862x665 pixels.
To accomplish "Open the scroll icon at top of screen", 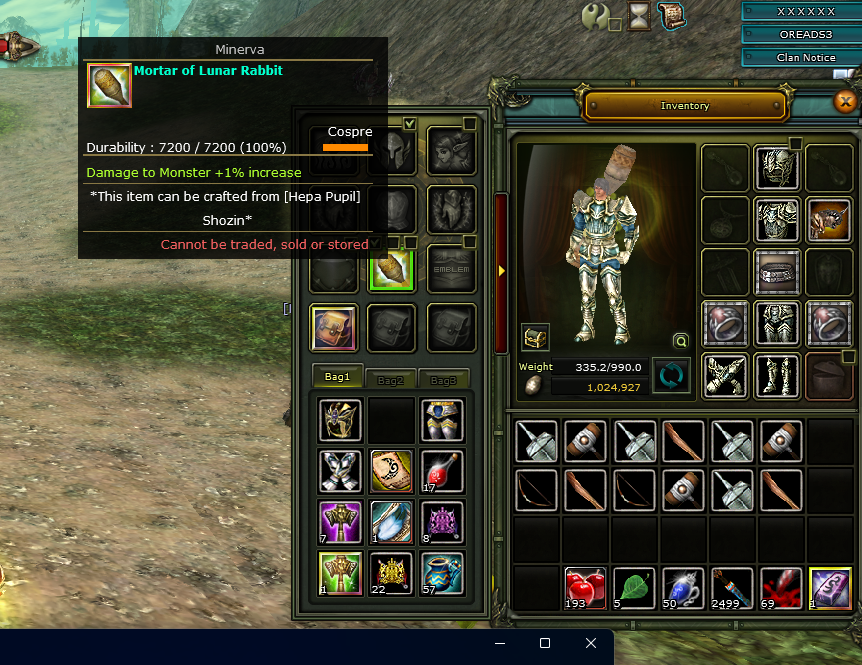I will pos(671,14).
